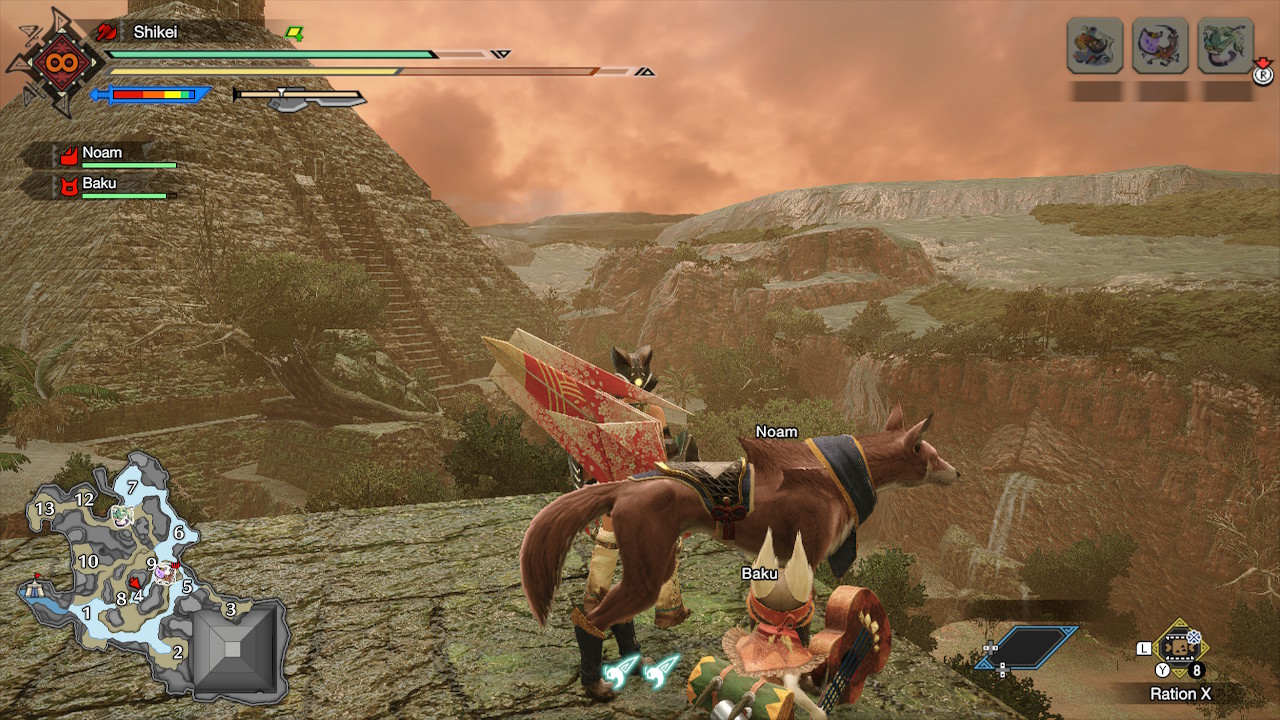The width and height of the screenshot is (1280, 720).
Task: Click the player name Shikei
Action: coord(156,32)
